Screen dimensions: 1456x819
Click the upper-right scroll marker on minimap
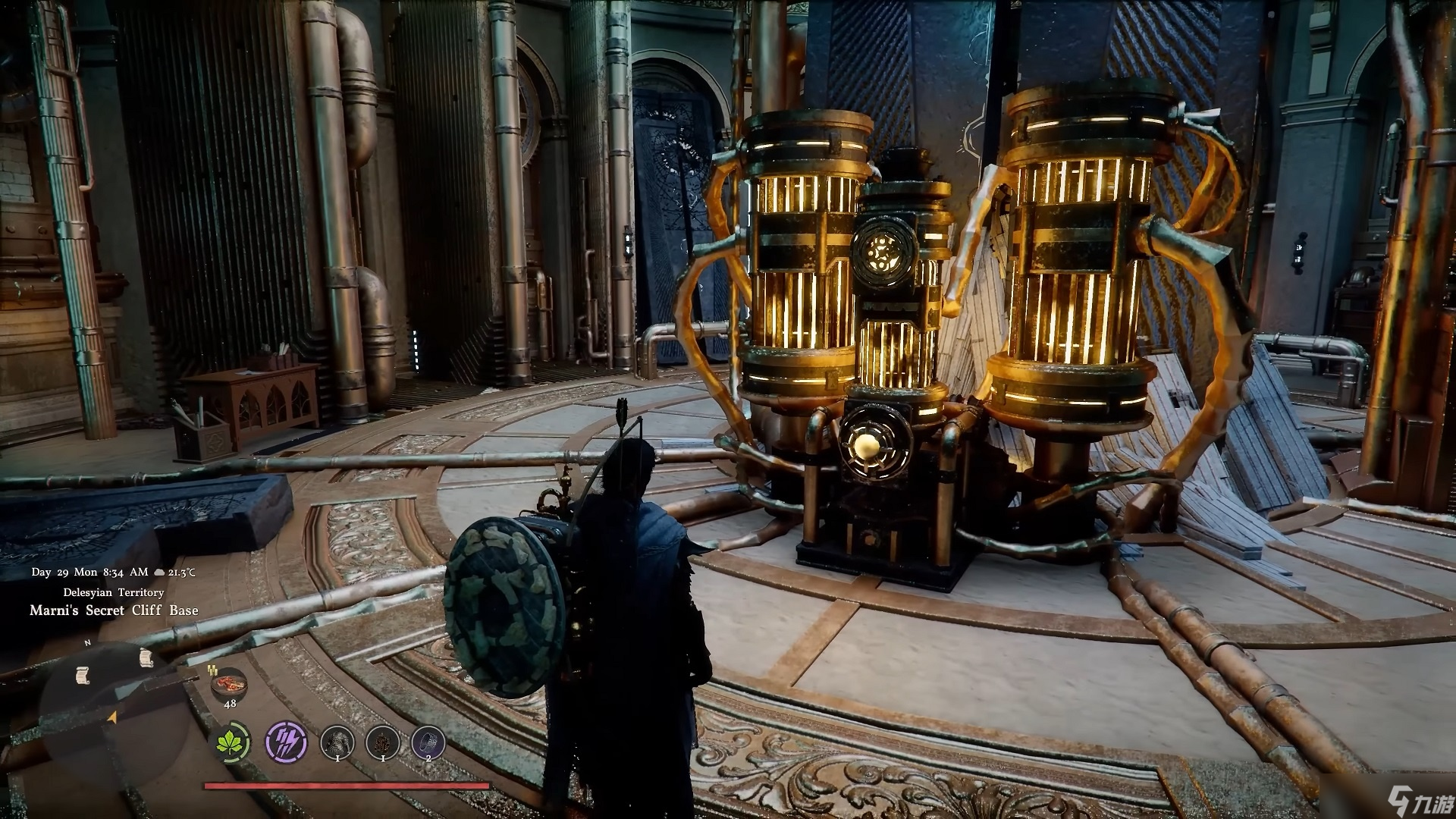[x=146, y=657]
